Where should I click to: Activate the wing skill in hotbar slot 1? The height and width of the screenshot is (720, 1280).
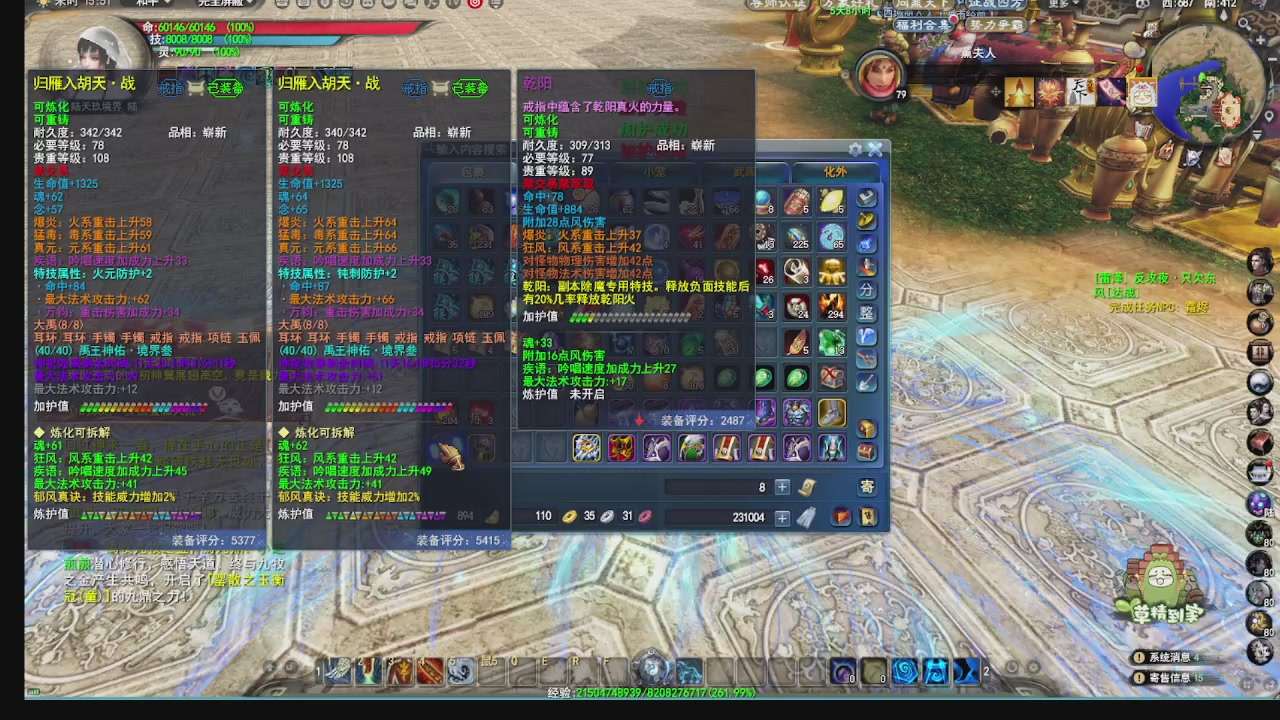pos(338,670)
